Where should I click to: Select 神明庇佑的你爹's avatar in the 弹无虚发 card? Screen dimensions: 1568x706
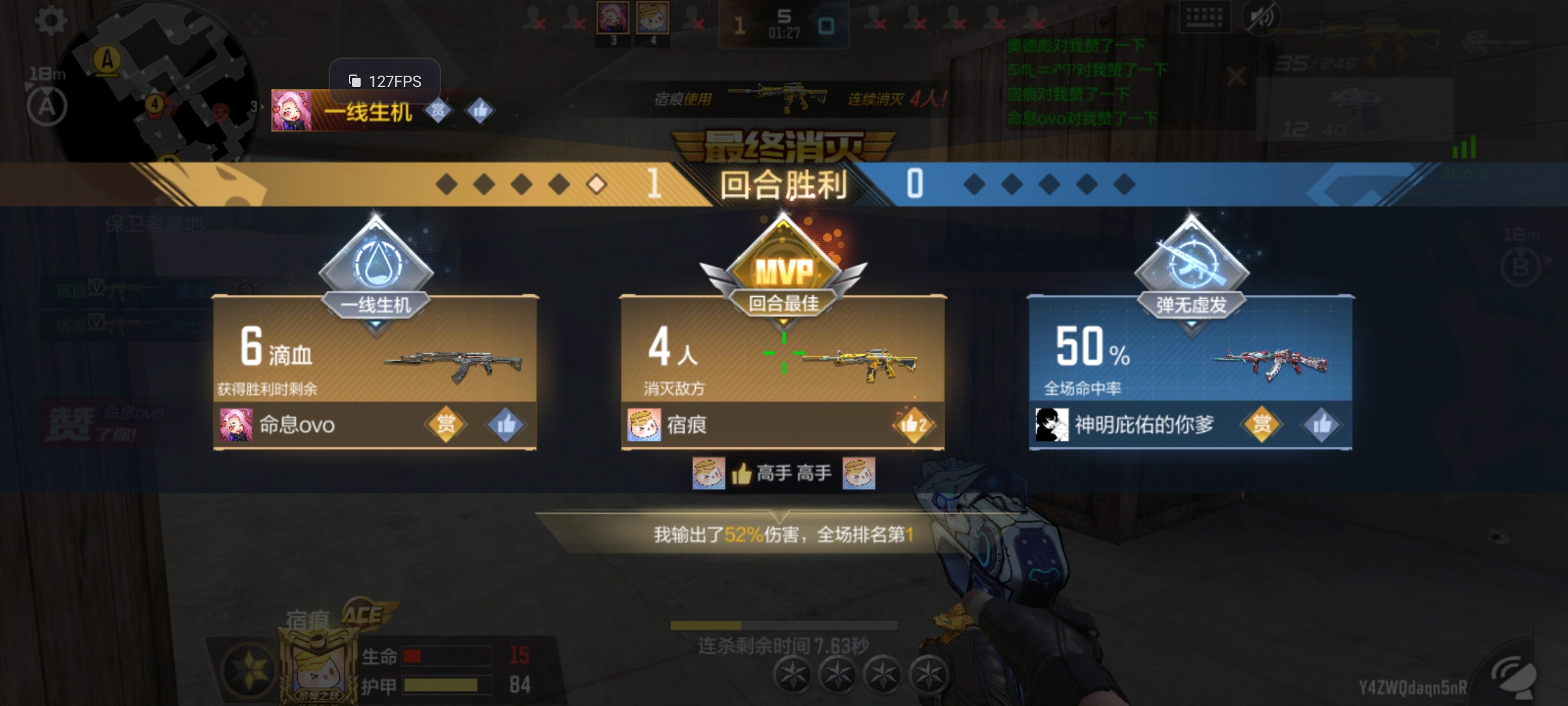(x=1052, y=425)
